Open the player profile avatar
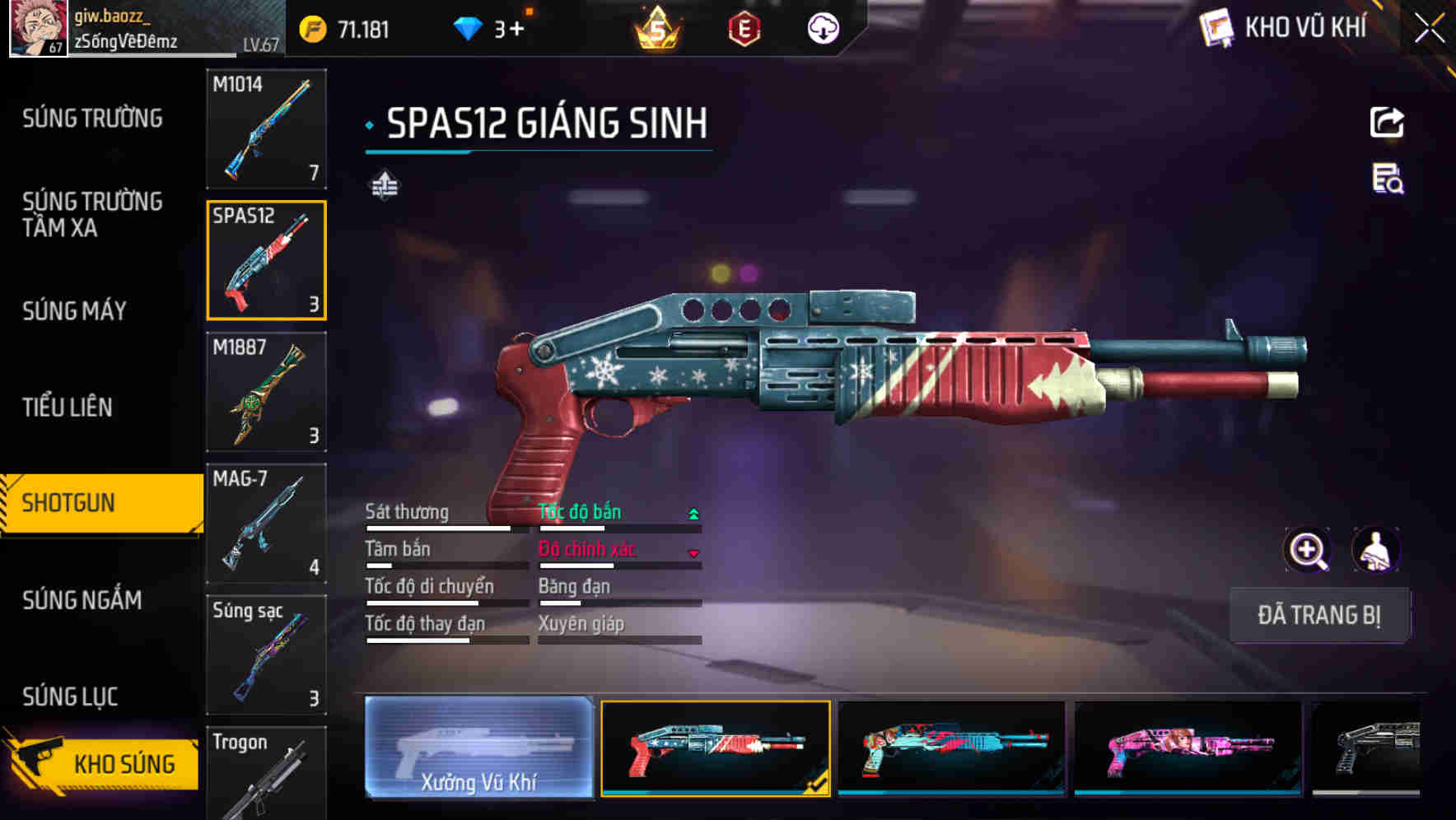This screenshot has height=820, width=1456. [x=37, y=28]
